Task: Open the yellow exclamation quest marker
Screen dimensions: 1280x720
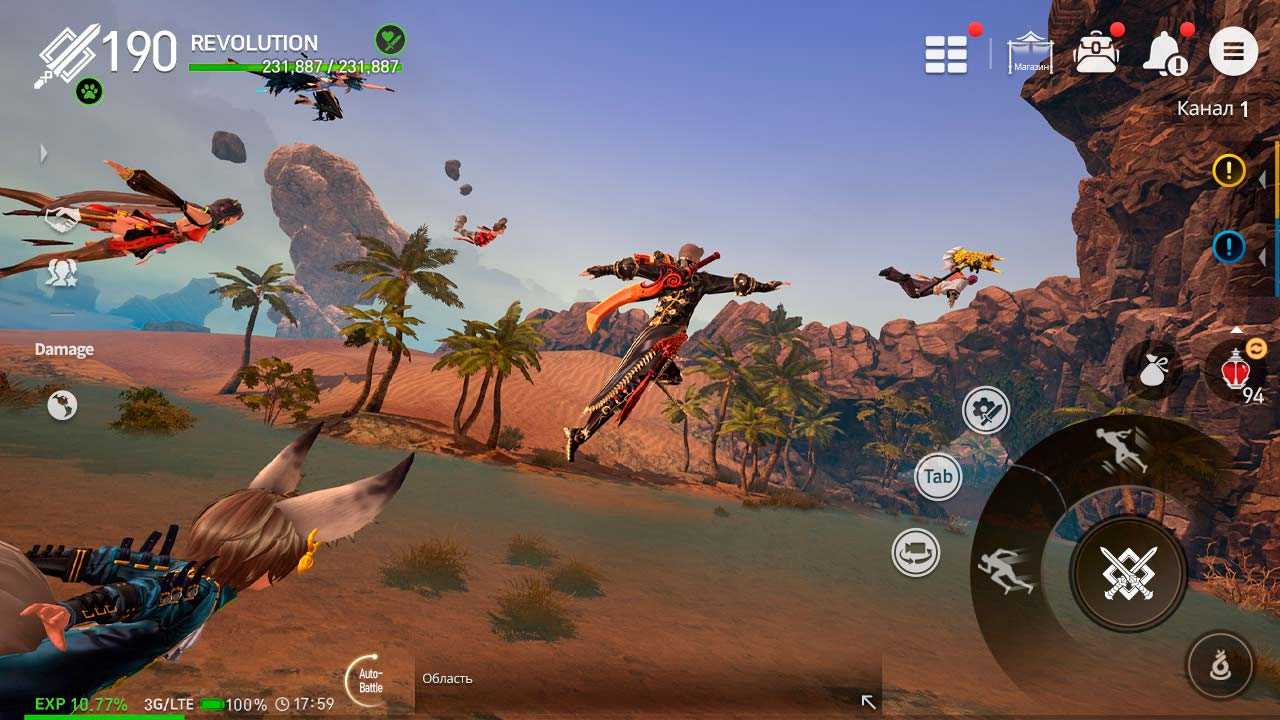Action: click(x=1229, y=171)
